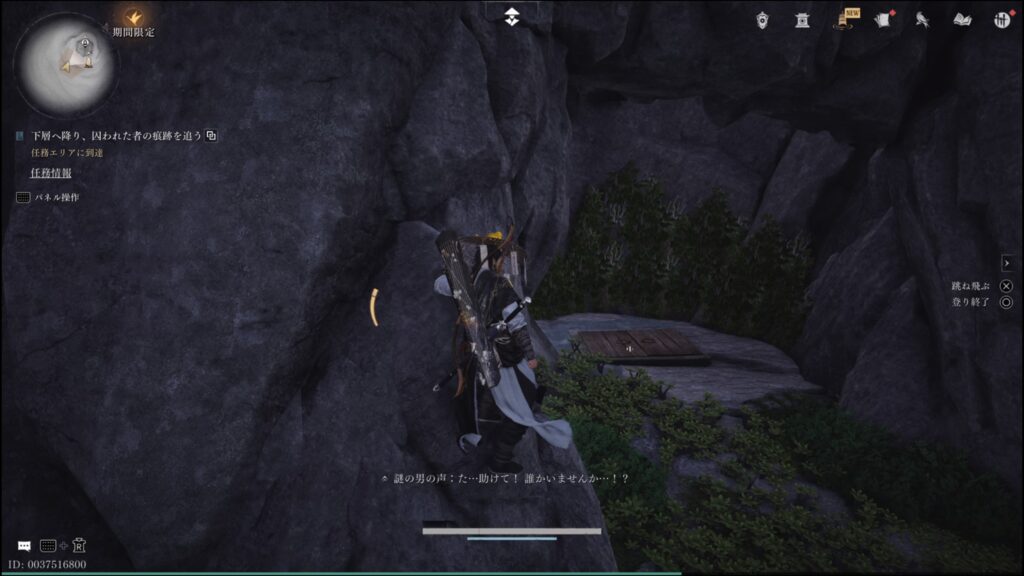The width and height of the screenshot is (1024, 576).
Task: Open the shield badge icon in top bar
Action: coord(763,19)
